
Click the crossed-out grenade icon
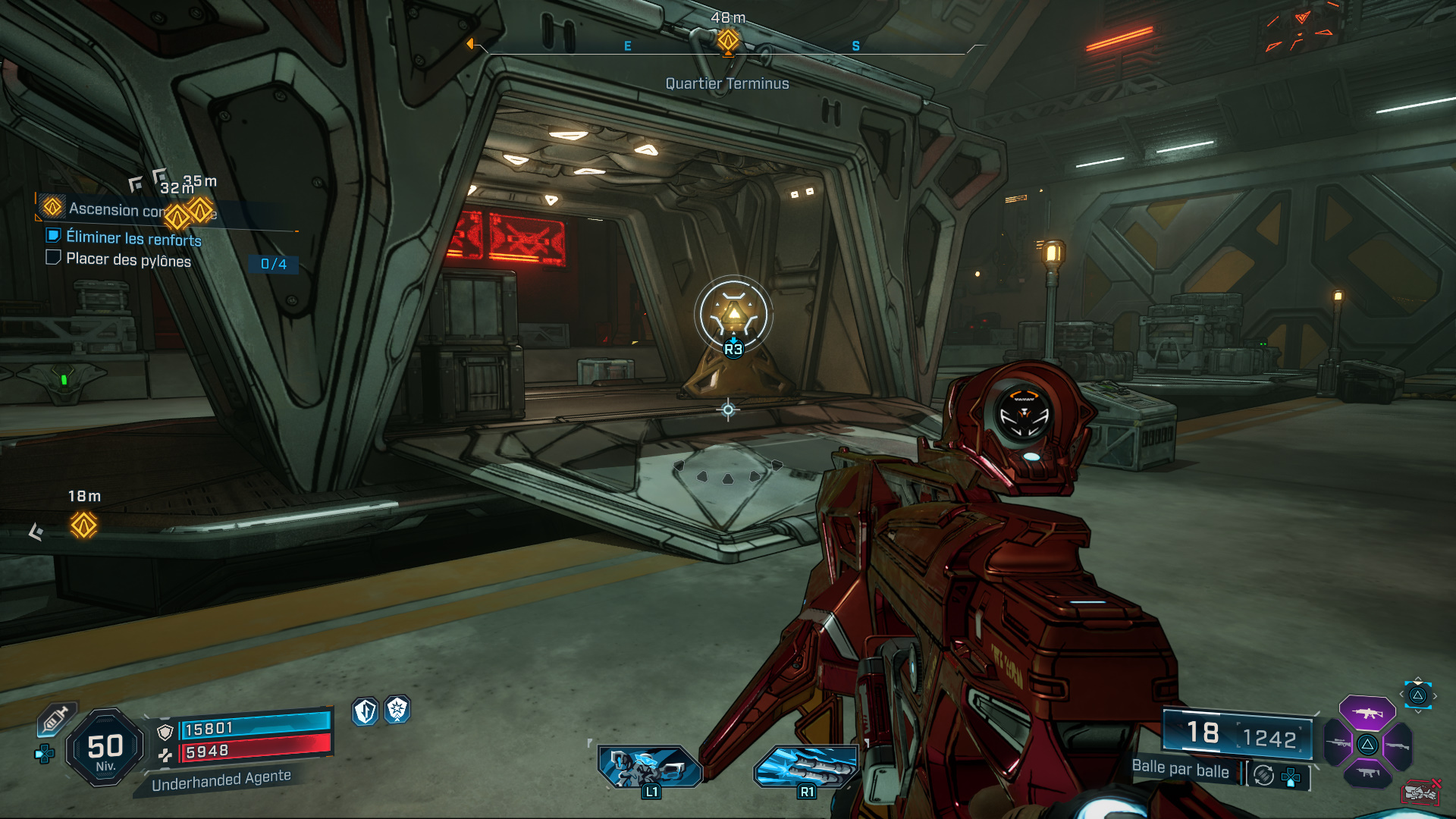click(x=1421, y=792)
